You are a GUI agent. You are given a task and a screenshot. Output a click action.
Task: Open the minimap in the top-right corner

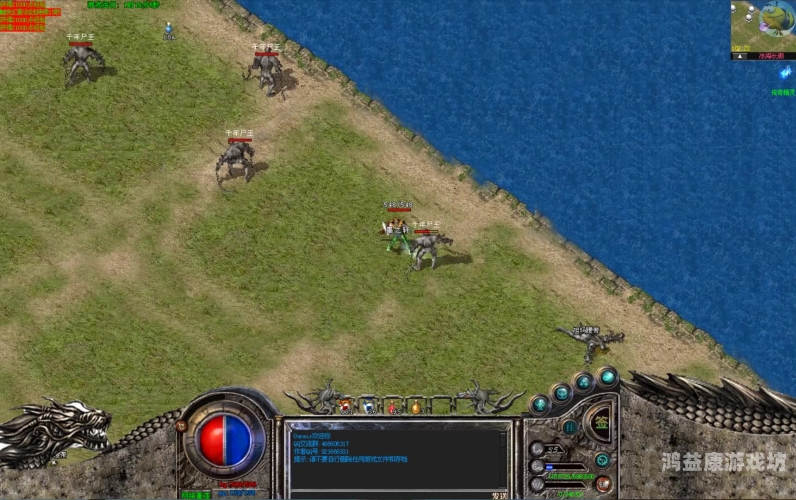coord(755,25)
